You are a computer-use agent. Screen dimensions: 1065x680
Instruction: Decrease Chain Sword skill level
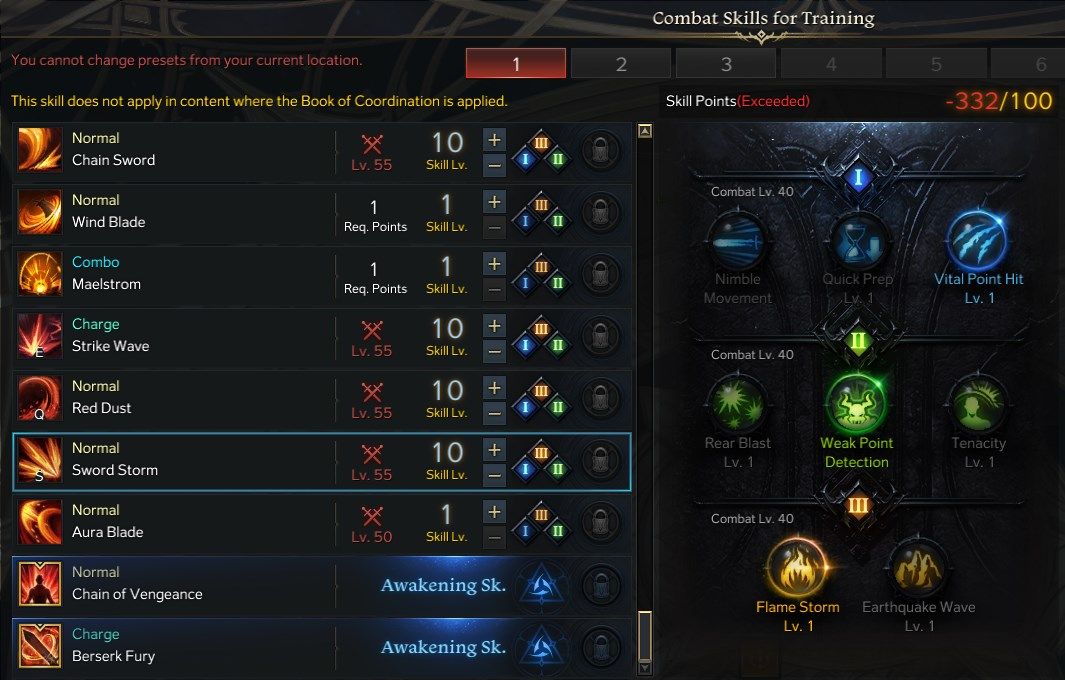pyautogui.click(x=494, y=164)
